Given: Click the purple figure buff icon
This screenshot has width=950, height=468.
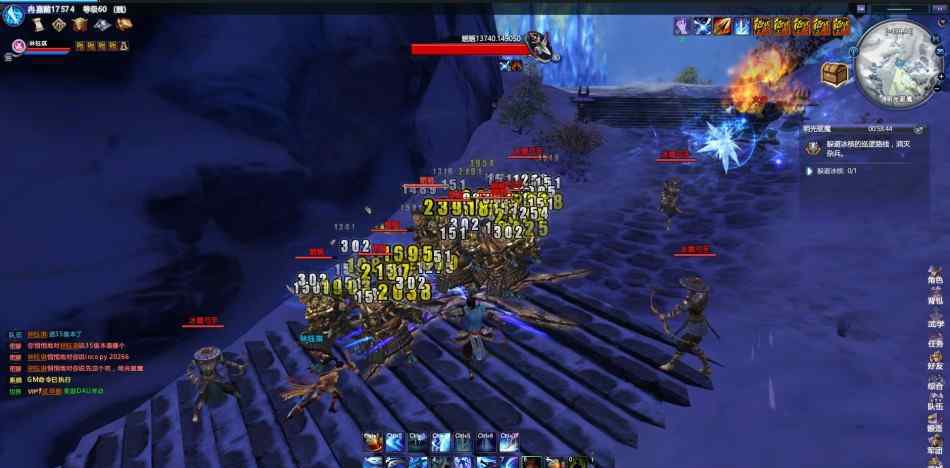Looking at the screenshot, I should (682, 27).
